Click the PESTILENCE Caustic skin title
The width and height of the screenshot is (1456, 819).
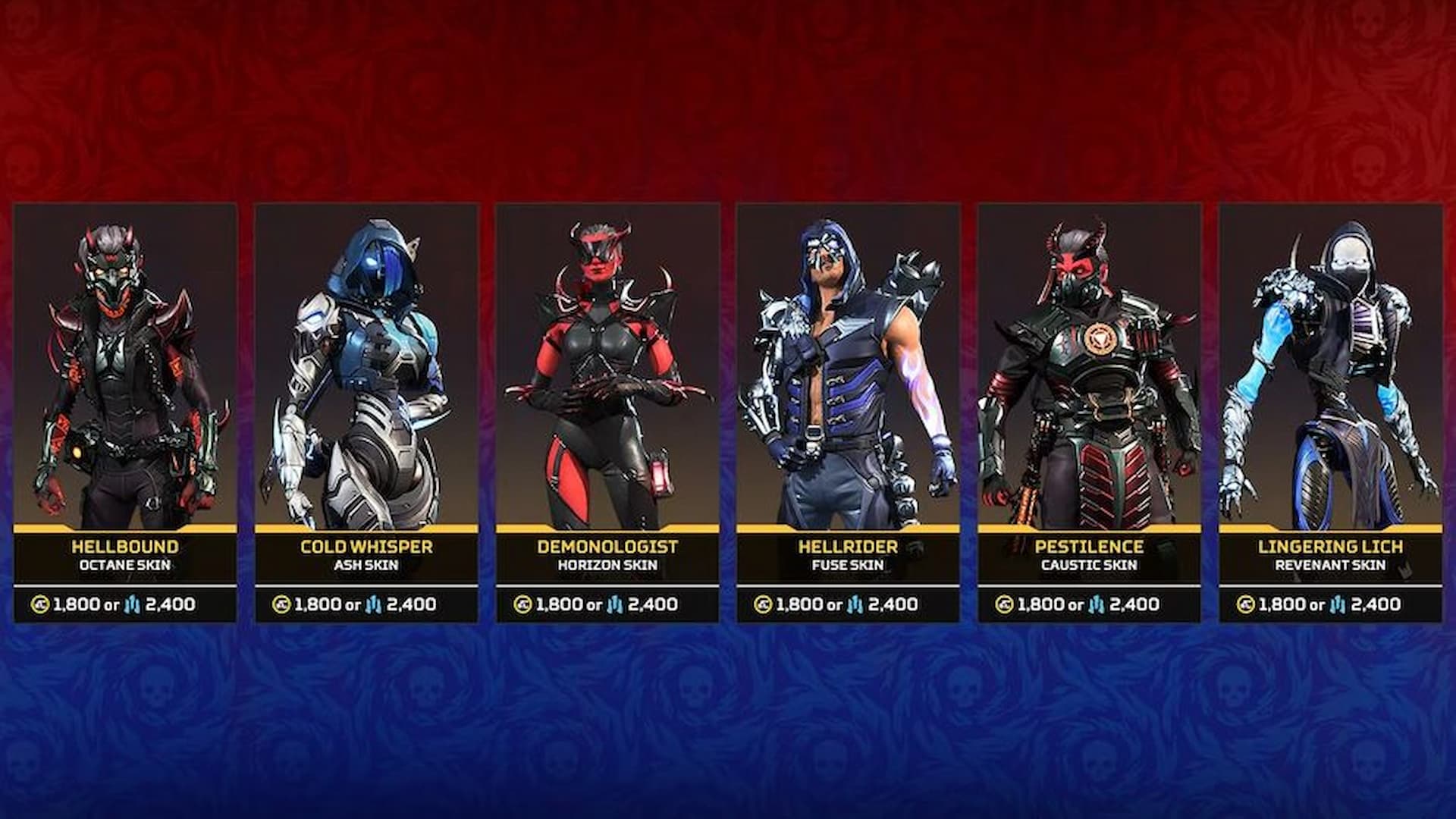pos(1090,545)
